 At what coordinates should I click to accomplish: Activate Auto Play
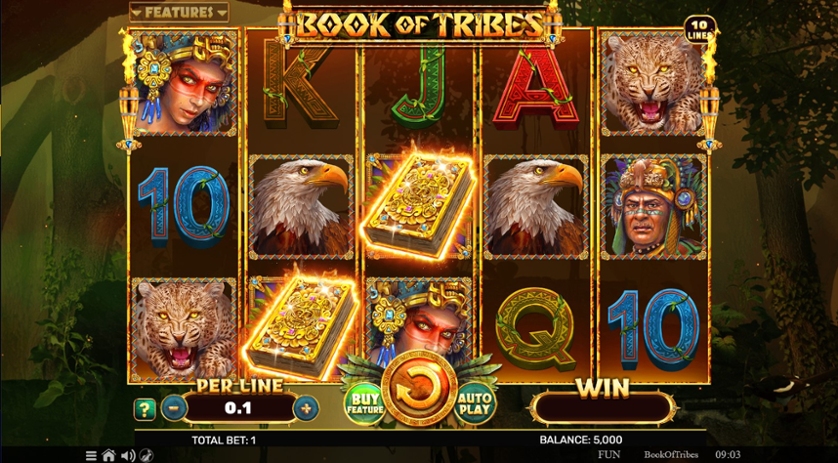[476, 402]
